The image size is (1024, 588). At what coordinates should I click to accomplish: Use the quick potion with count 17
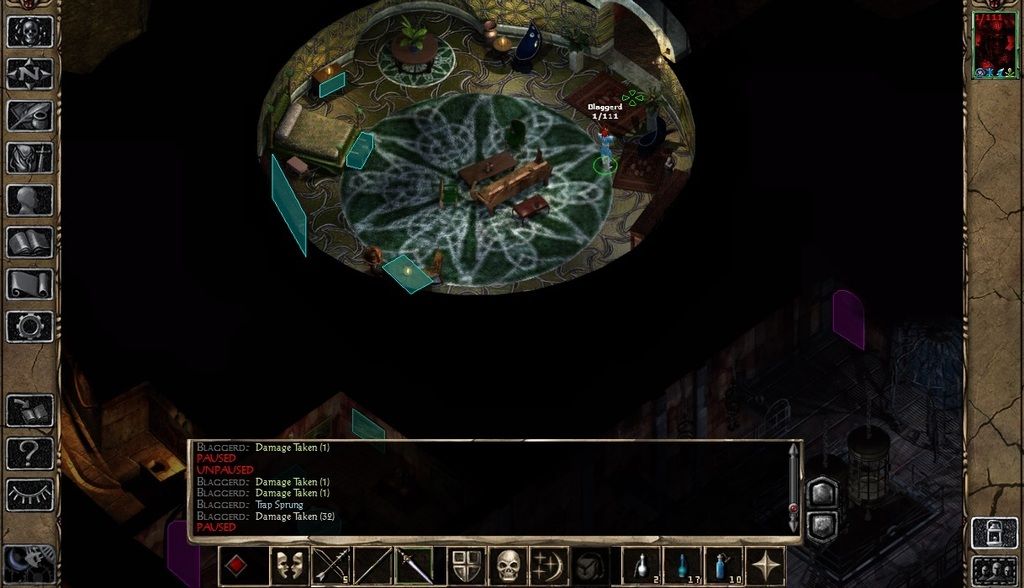(684, 566)
